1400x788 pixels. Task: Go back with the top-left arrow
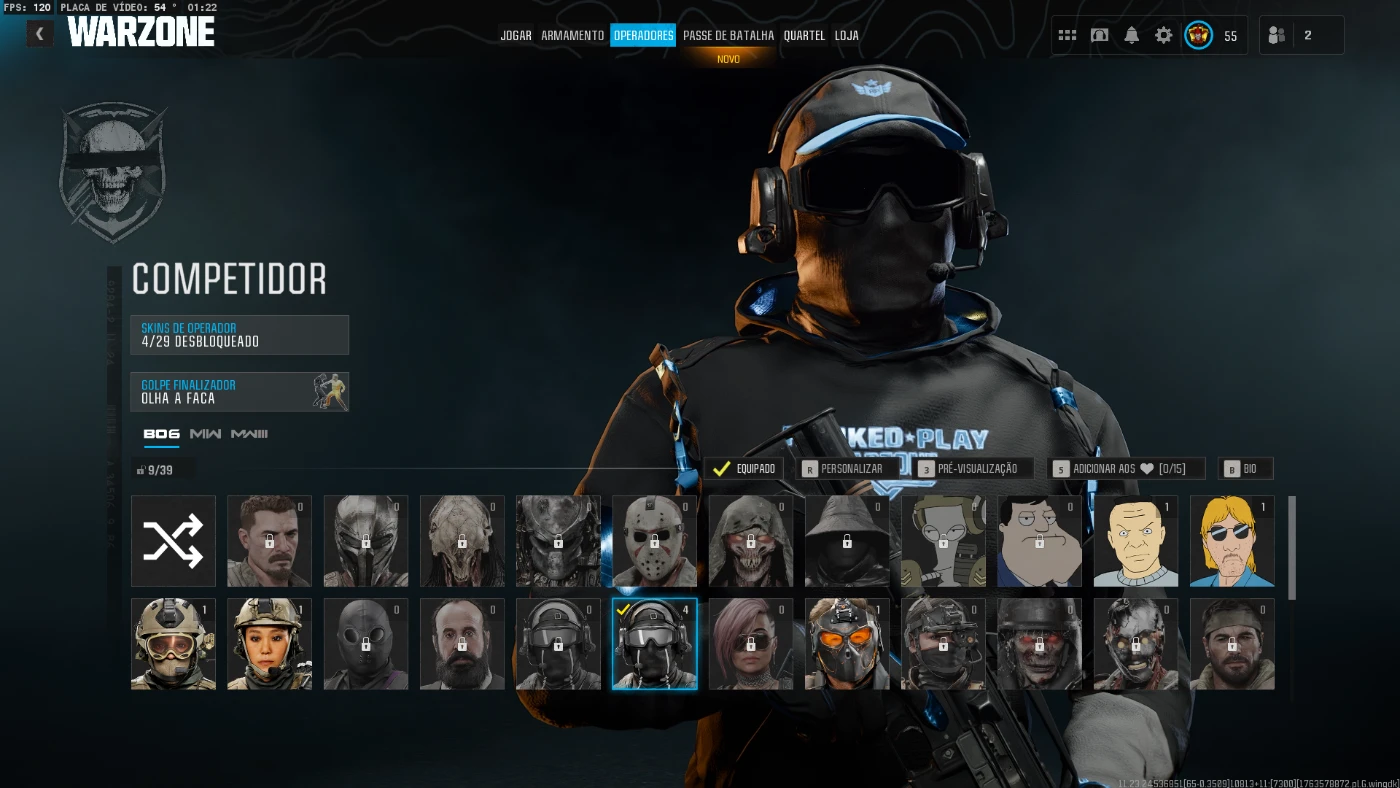(40, 34)
